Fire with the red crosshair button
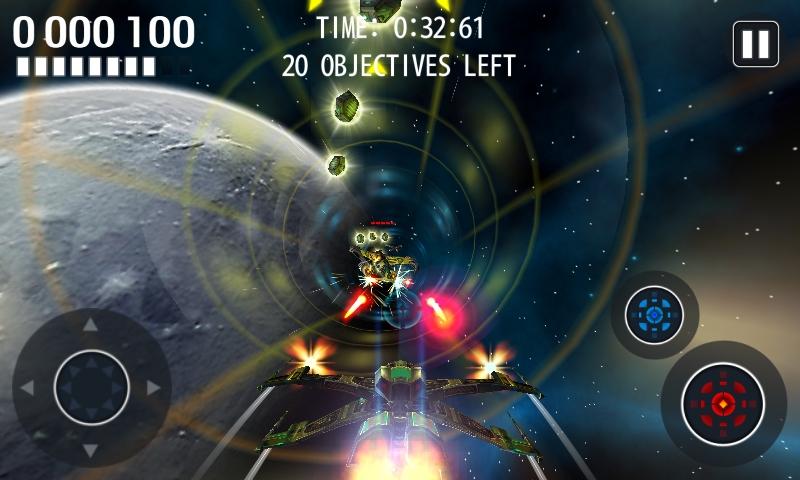800x480 pixels. tap(722, 405)
